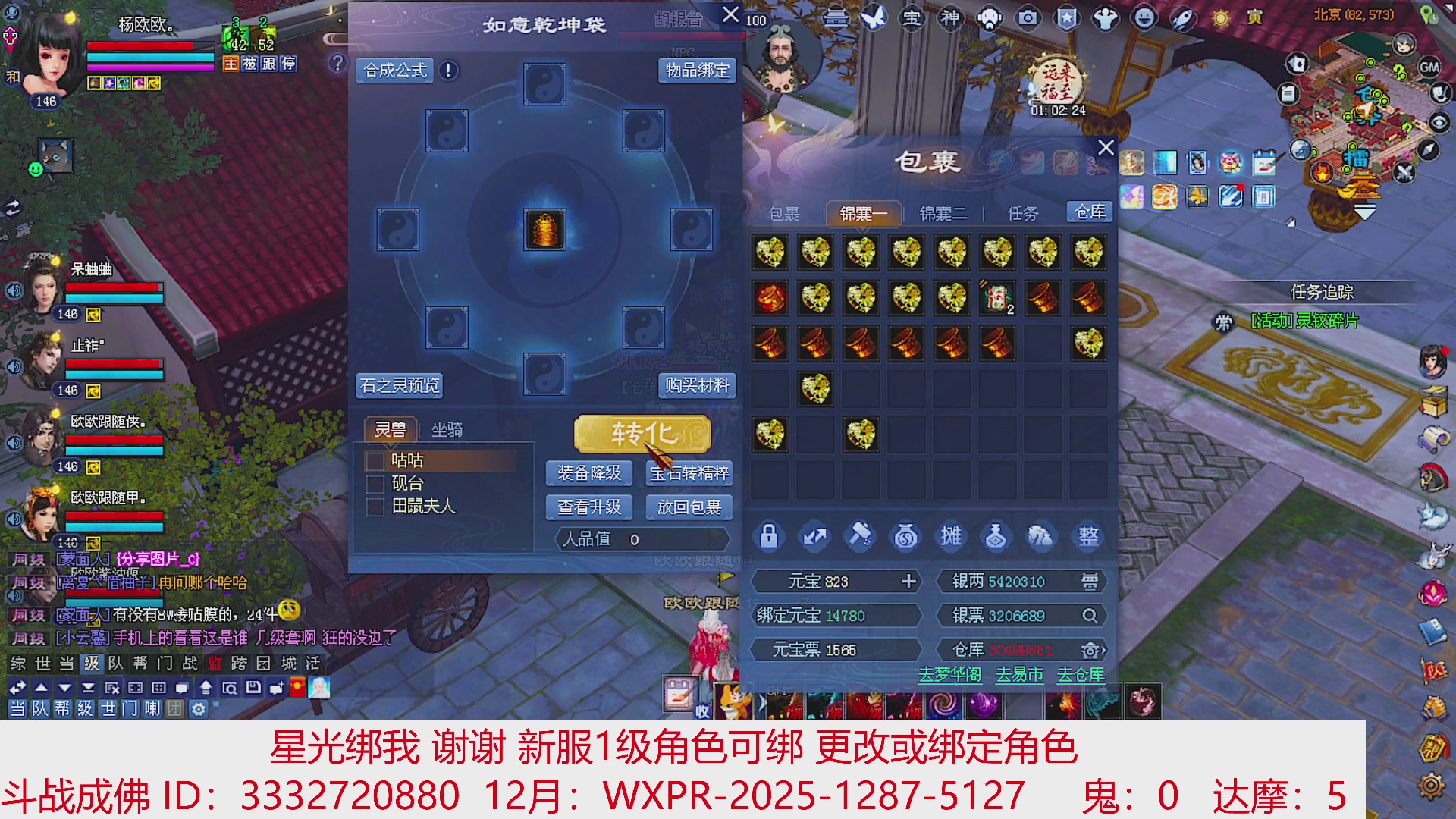
Task: Click the plus button next to 元宝
Action: tap(908, 582)
